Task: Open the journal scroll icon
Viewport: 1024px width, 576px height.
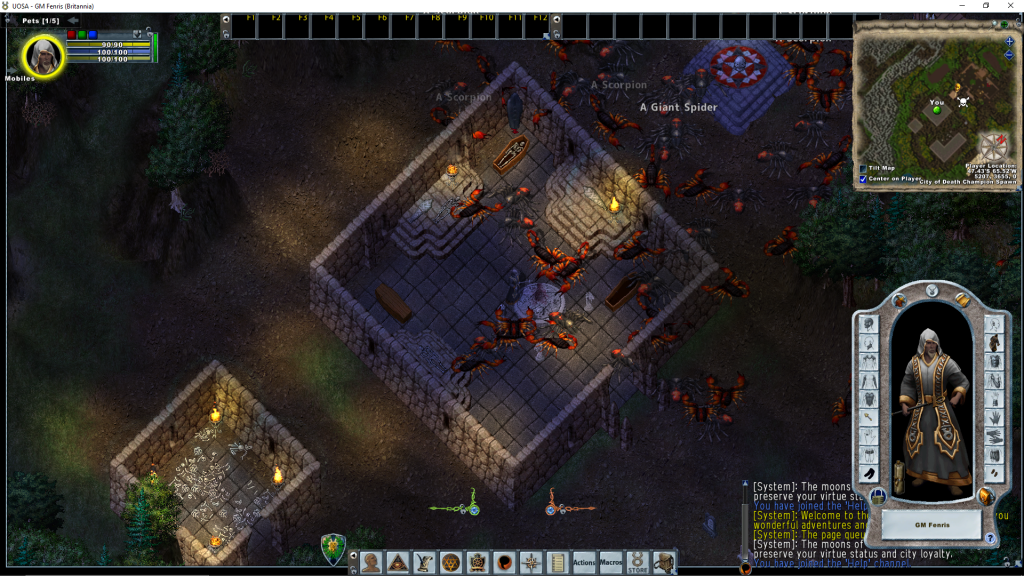Action: [557, 562]
